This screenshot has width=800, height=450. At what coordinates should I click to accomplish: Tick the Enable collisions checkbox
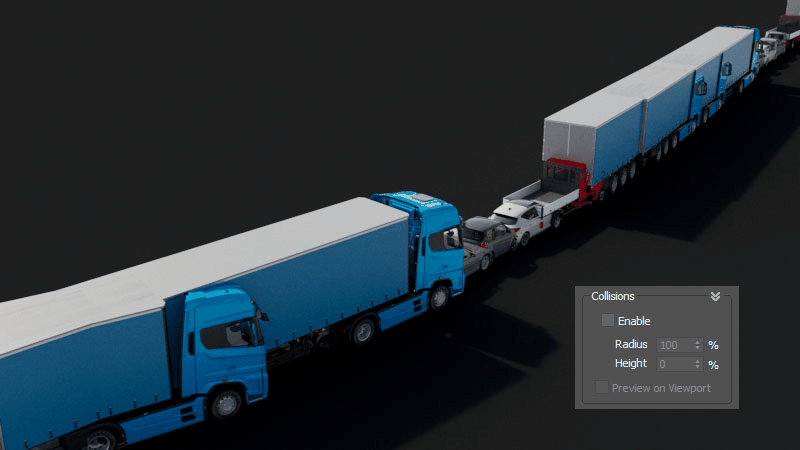[607, 321]
